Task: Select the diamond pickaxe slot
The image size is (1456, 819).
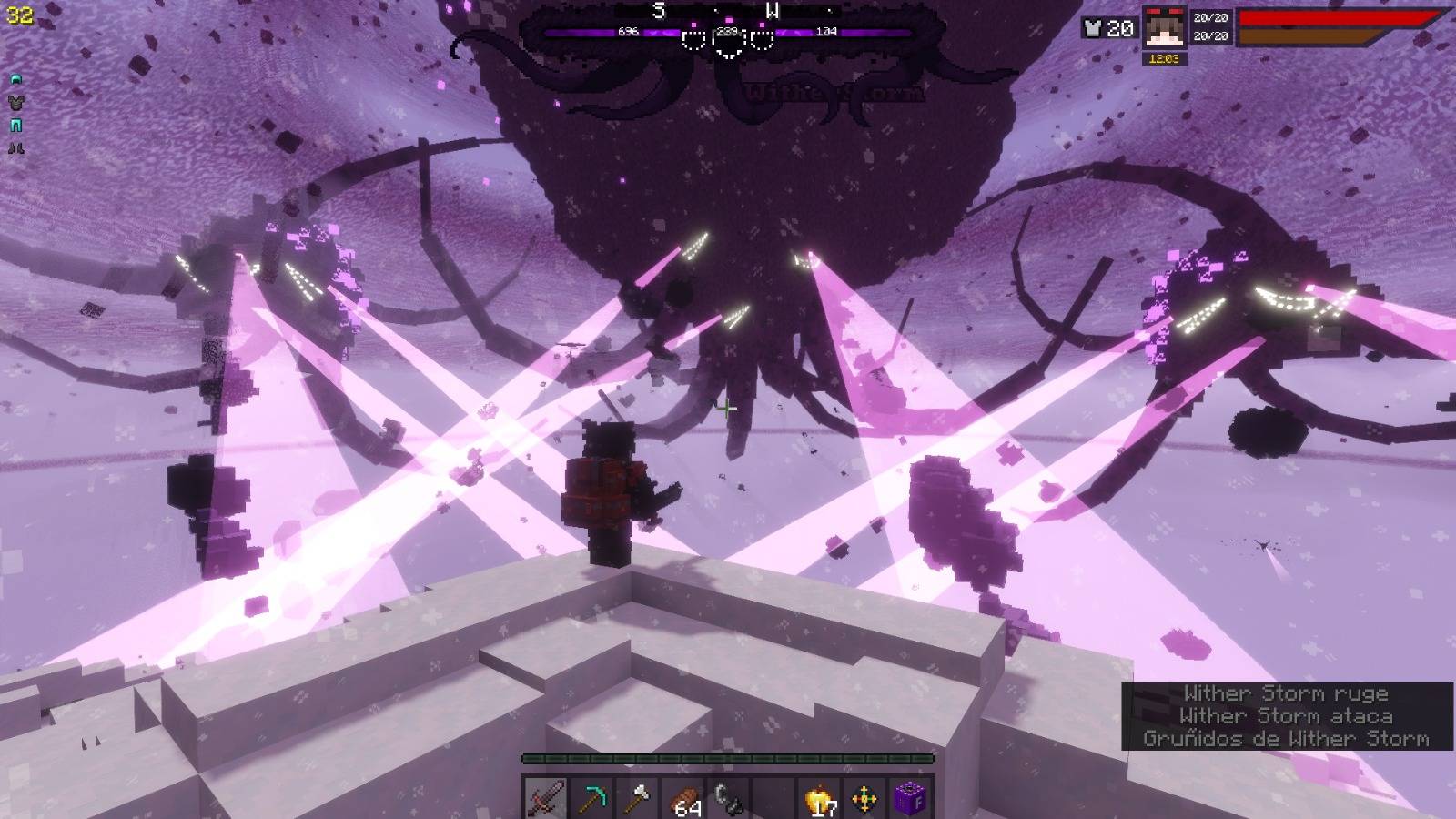Action: pyautogui.click(x=591, y=799)
